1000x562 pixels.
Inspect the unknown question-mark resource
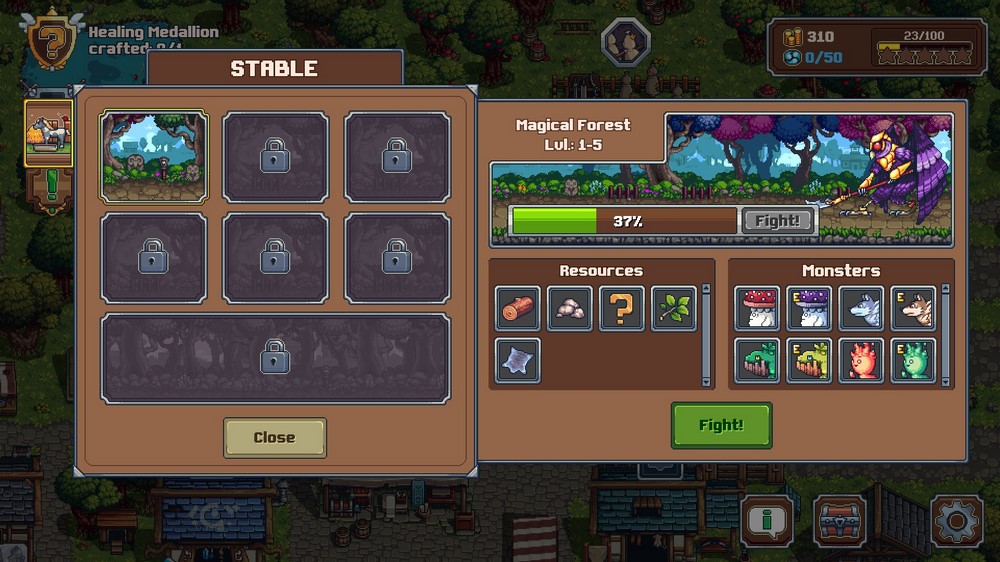621,309
